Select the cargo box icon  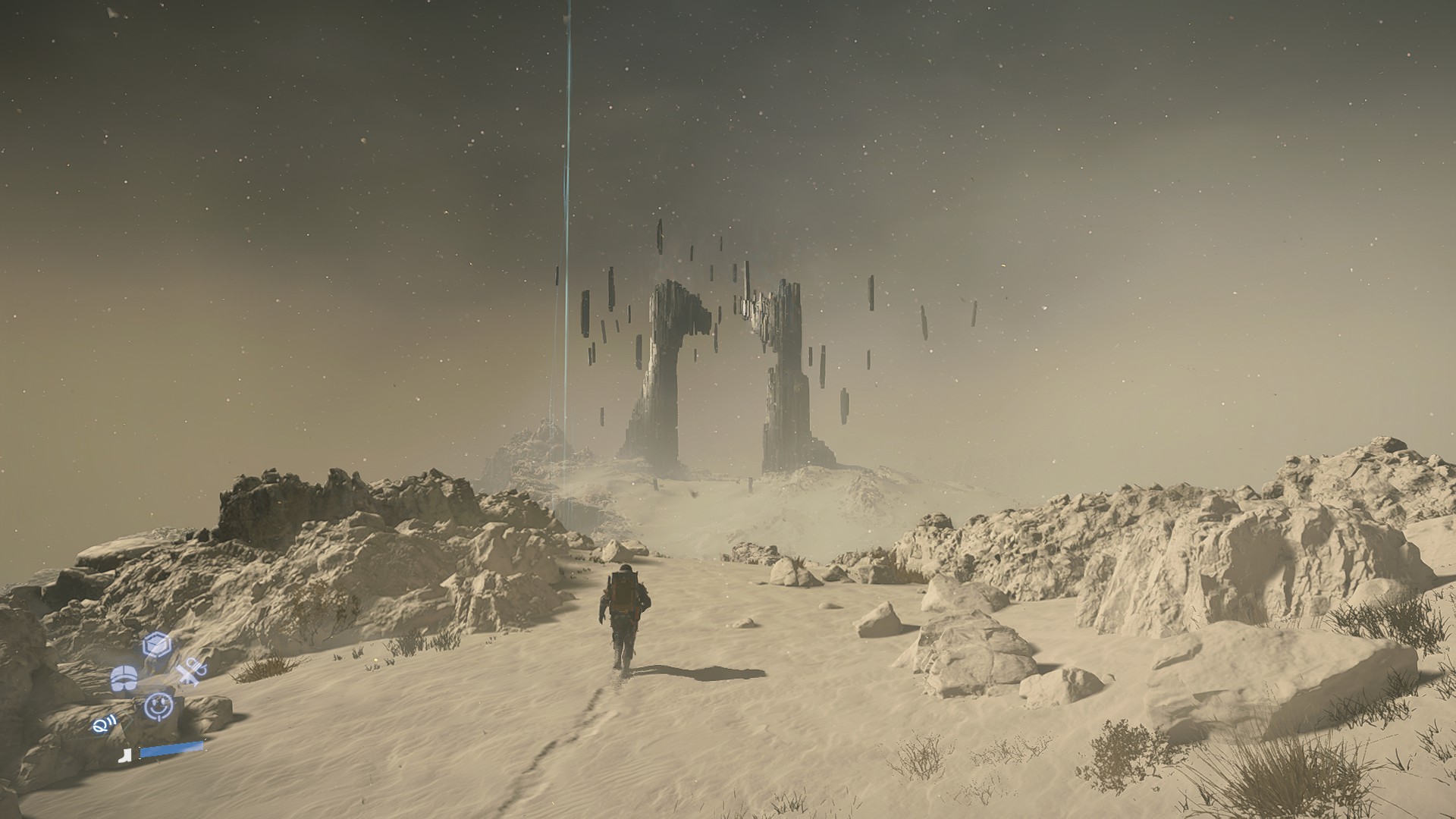click(157, 645)
